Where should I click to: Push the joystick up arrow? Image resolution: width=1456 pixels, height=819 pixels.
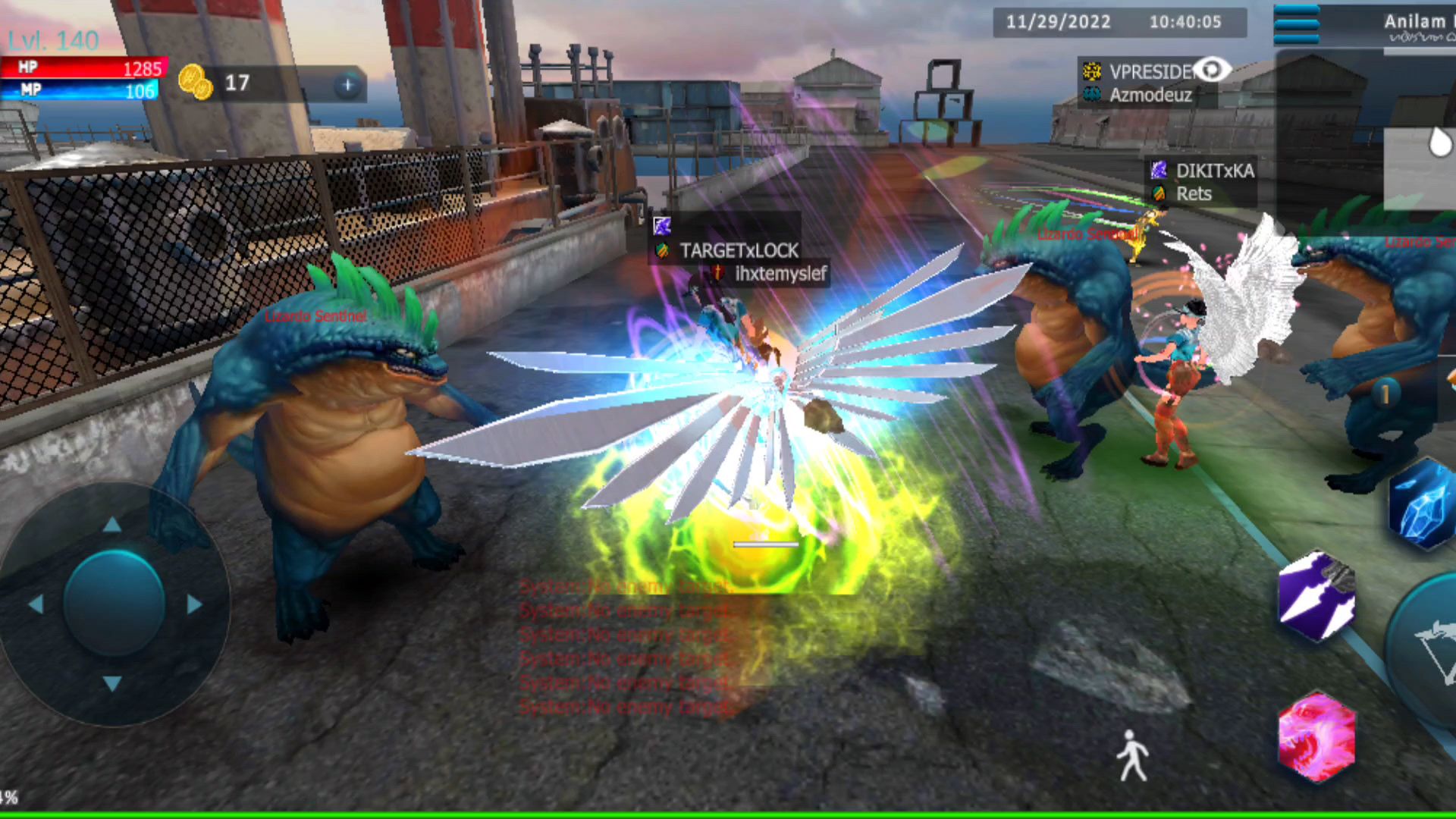coord(112,525)
